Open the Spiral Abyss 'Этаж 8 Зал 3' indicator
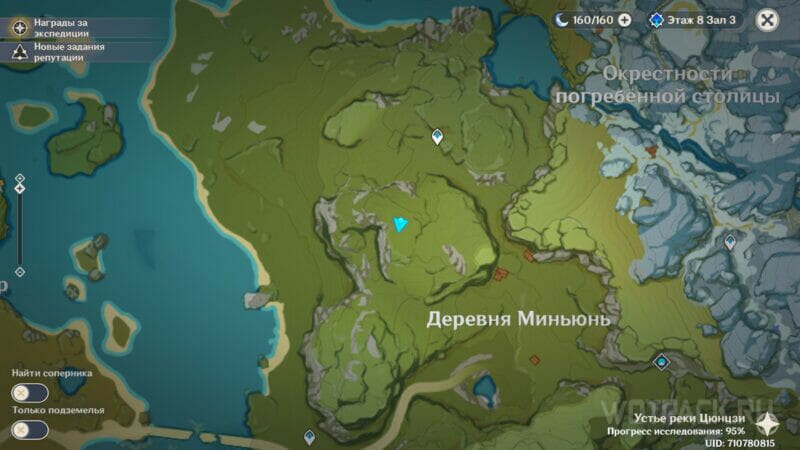 click(x=693, y=19)
